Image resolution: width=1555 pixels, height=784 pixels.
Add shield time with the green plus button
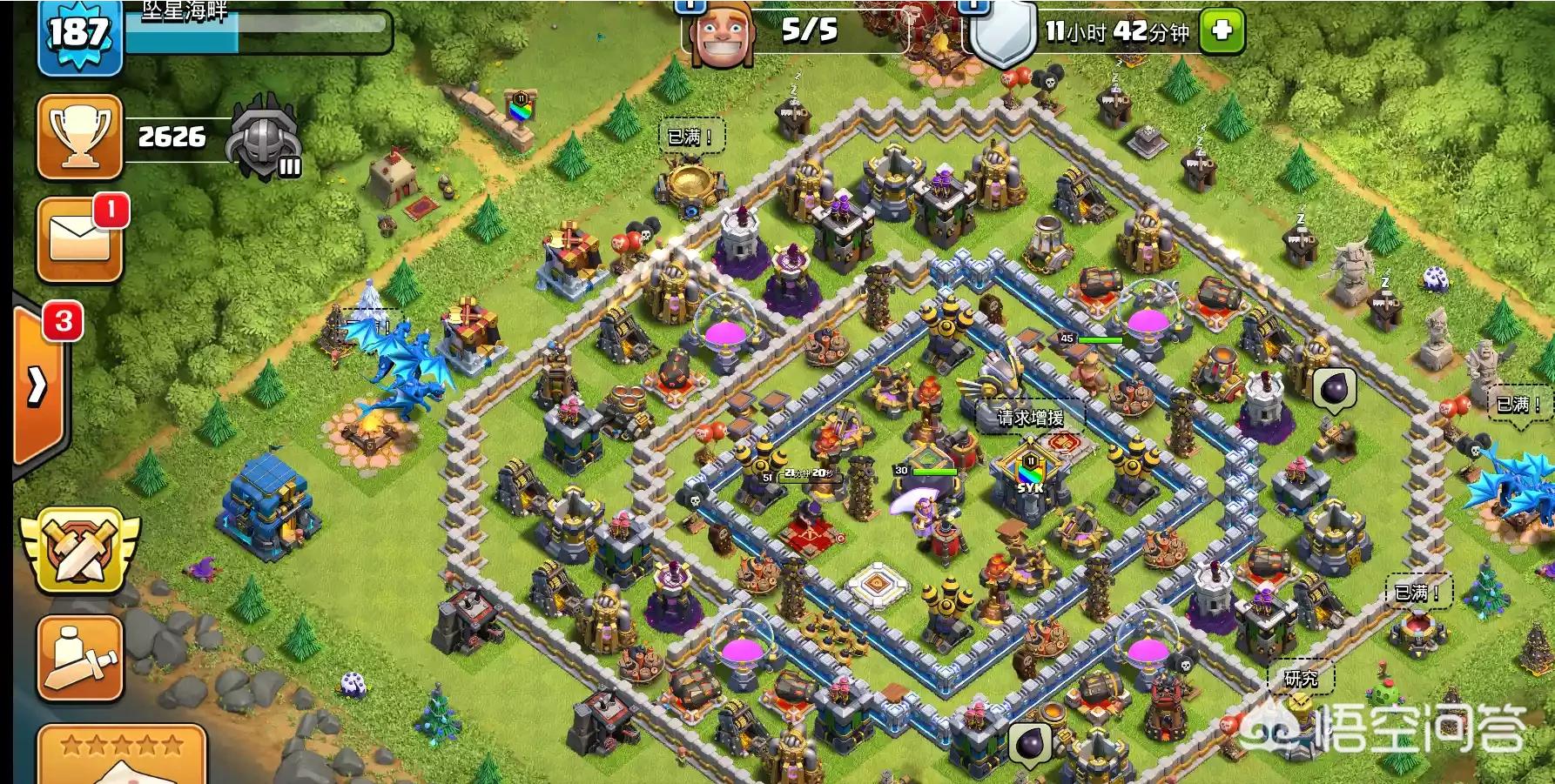(1222, 31)
